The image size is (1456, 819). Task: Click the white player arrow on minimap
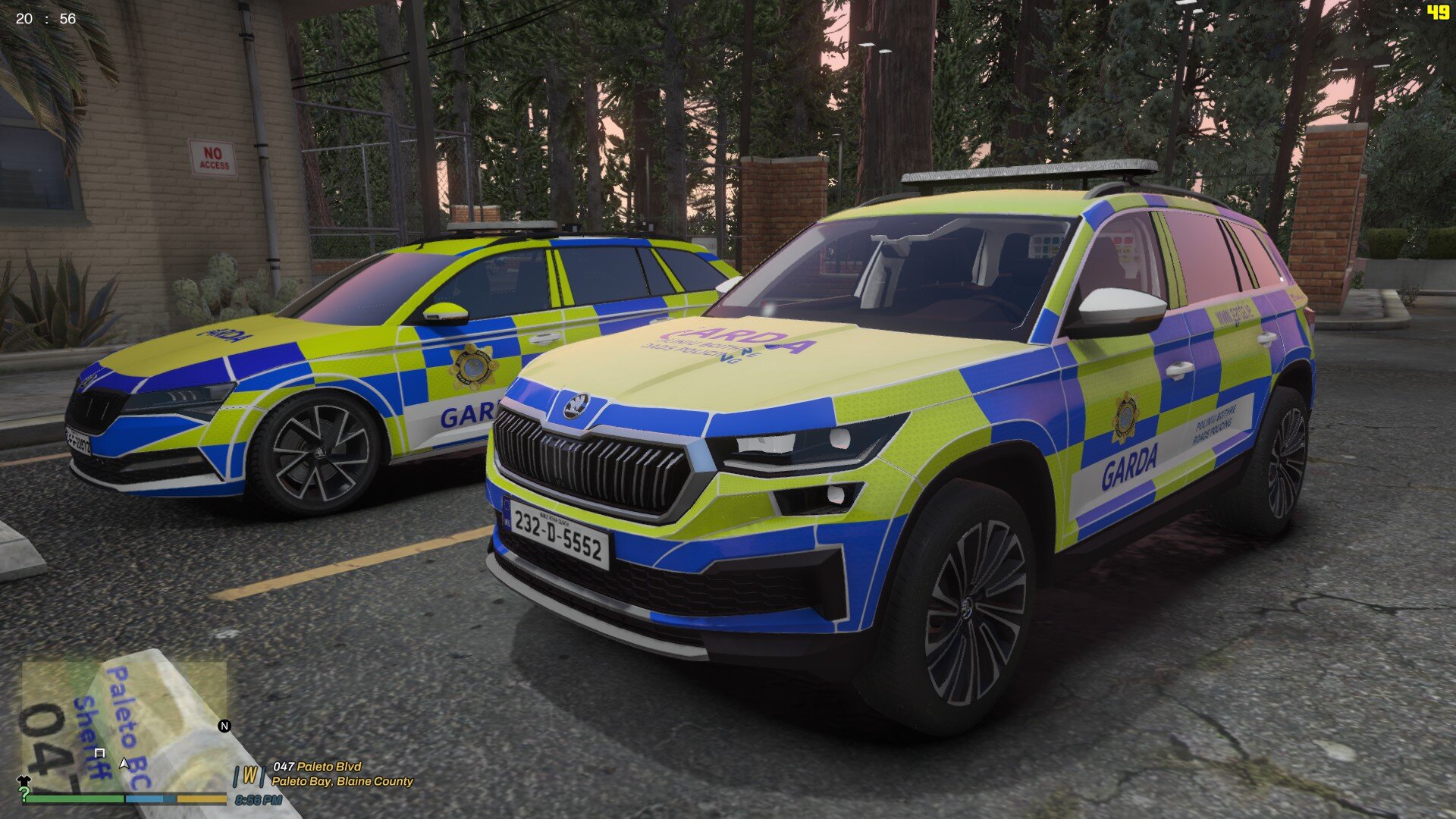click(x=124, y=762)
